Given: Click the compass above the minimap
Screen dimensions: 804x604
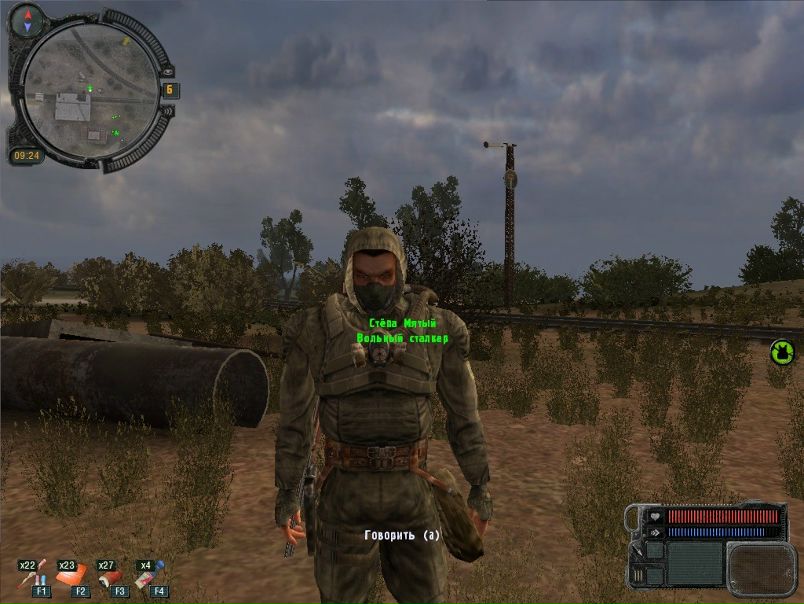Looking at the screenshot, I should [27, 18].
